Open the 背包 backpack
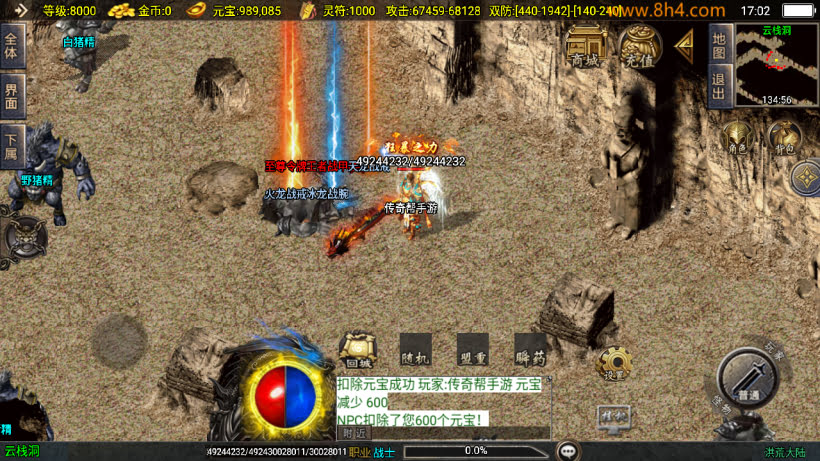 (x=784, y=138)
